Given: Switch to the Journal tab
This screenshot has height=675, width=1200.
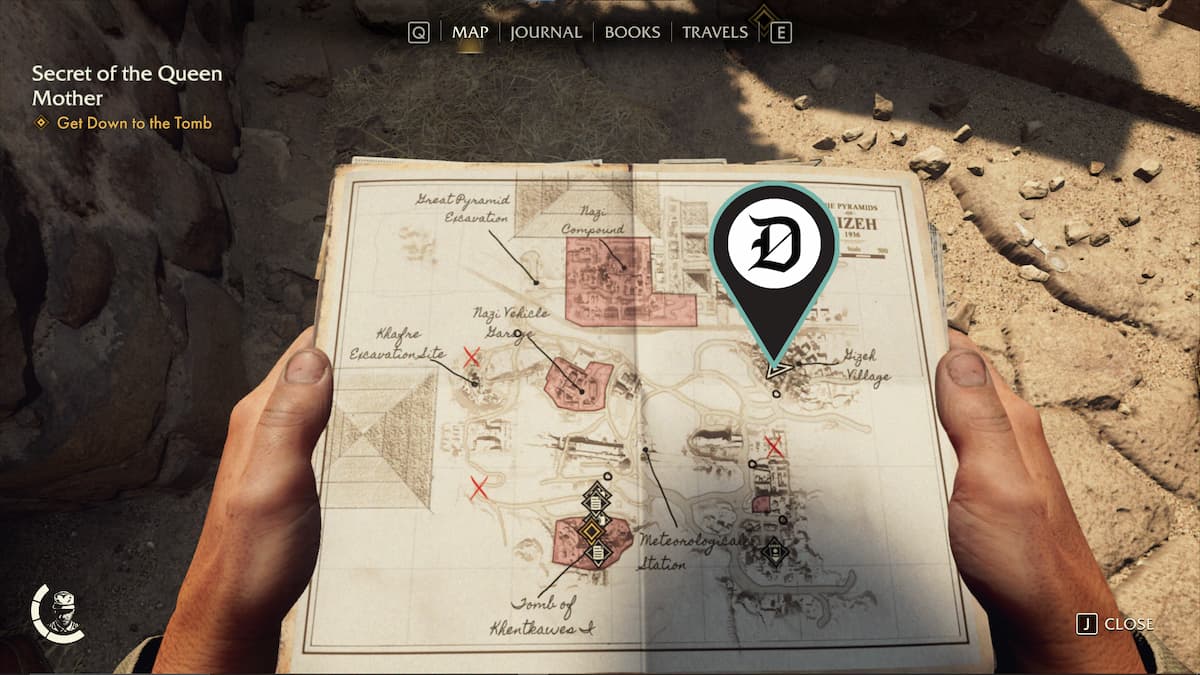Looking at the screenshot, I should click(x=545, y=32).
